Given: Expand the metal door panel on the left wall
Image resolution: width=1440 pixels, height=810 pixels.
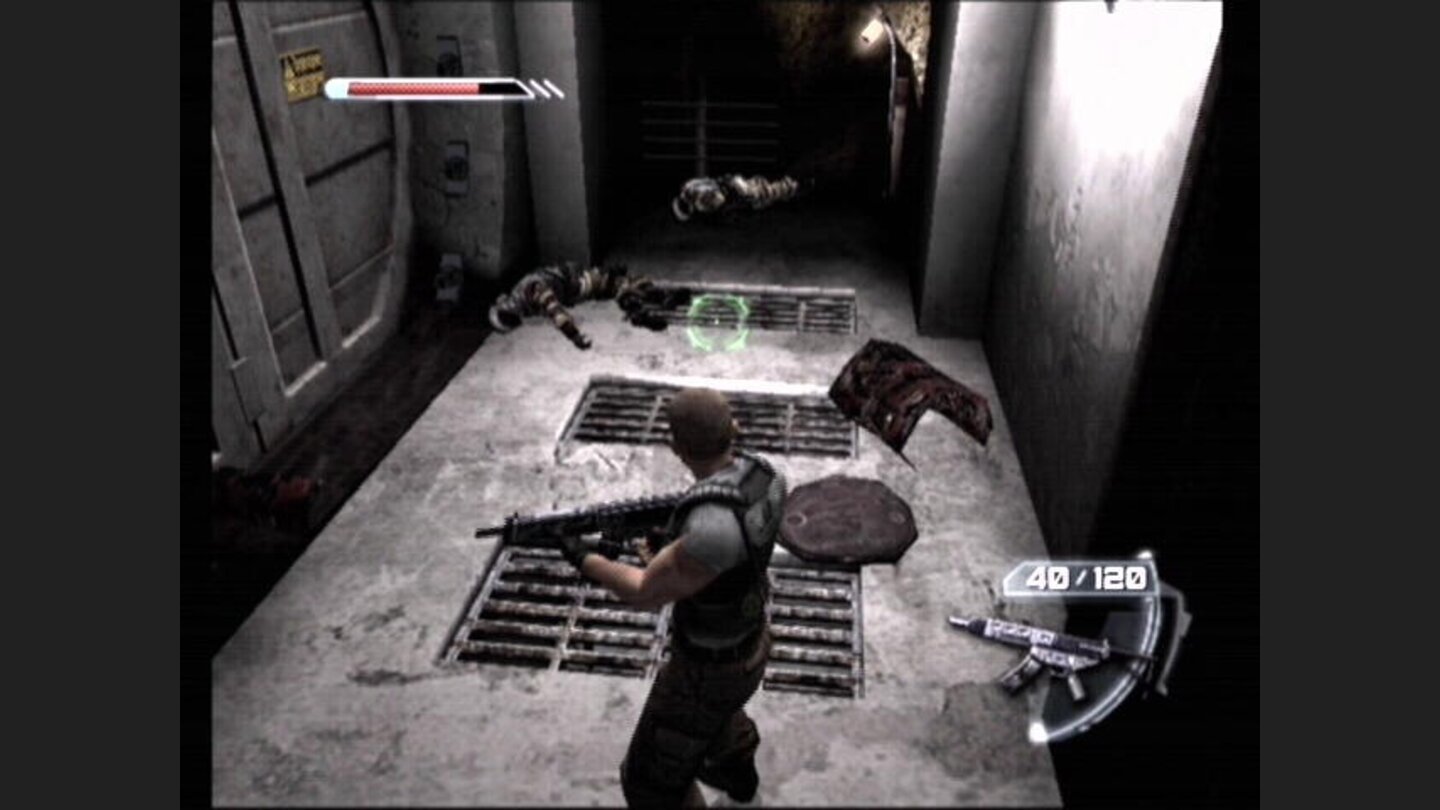Looking at the screenshot, I should click(x=300, y=250).
